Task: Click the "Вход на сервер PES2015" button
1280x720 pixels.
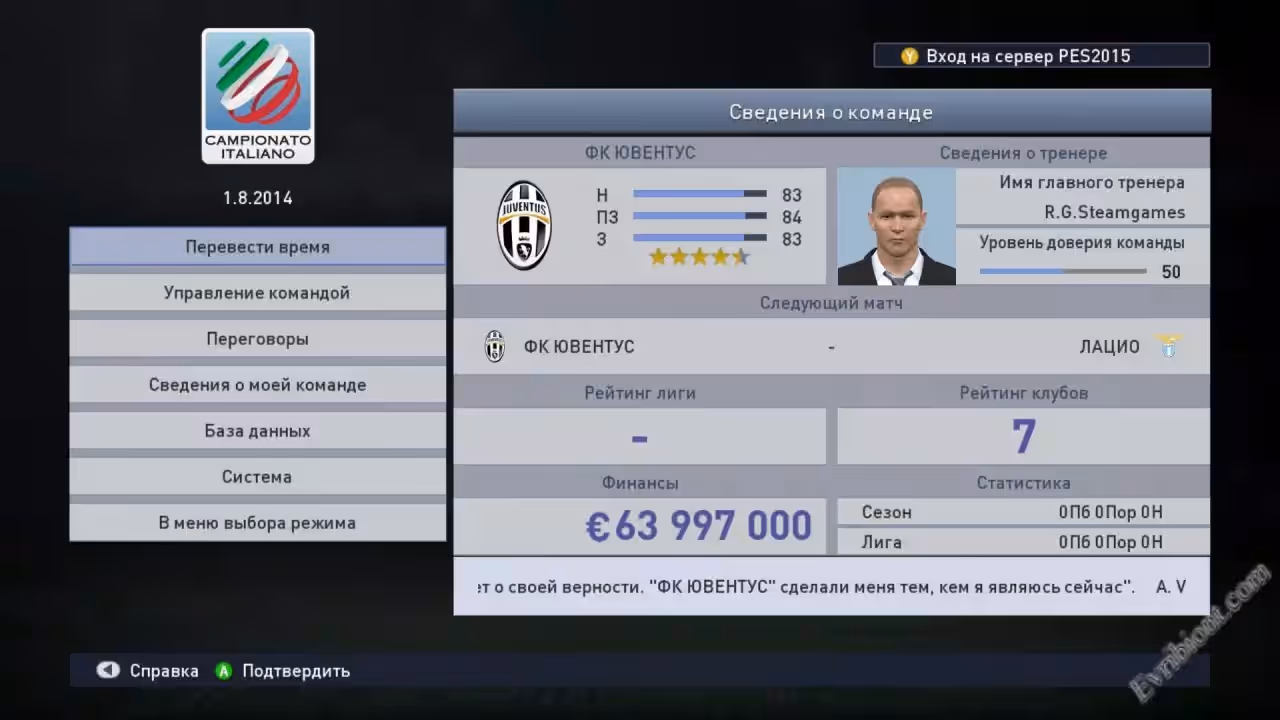Action: point(1040,56)
